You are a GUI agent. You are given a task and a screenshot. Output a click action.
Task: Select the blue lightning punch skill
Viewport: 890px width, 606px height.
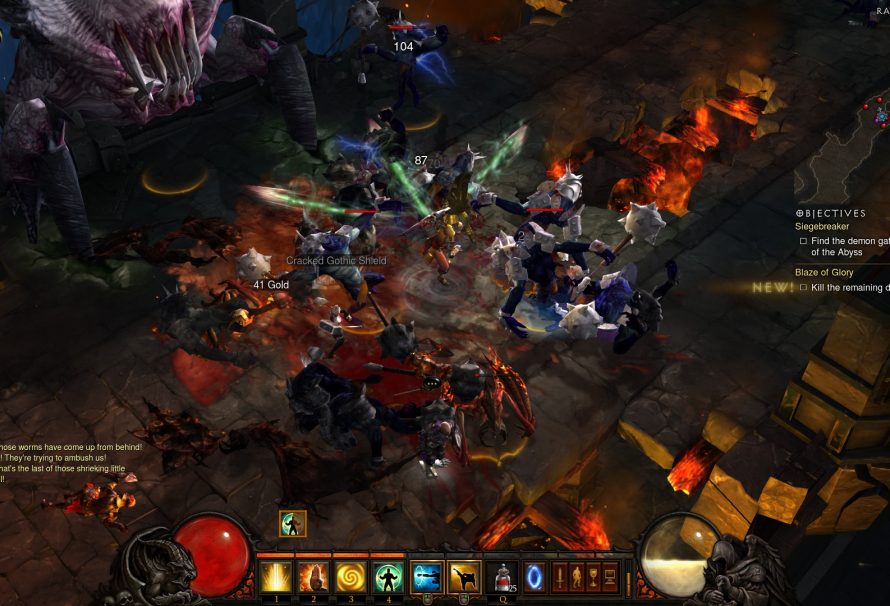point(427,578)
